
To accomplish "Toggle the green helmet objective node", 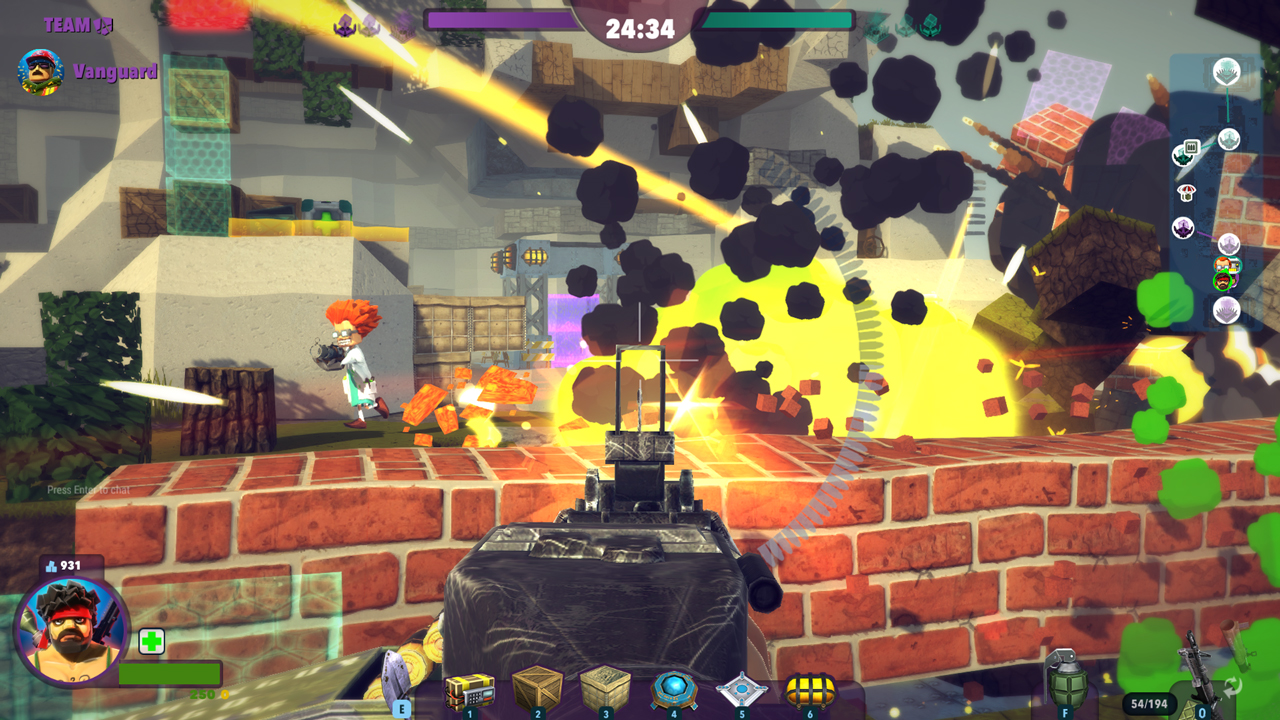I will 1183,156.
